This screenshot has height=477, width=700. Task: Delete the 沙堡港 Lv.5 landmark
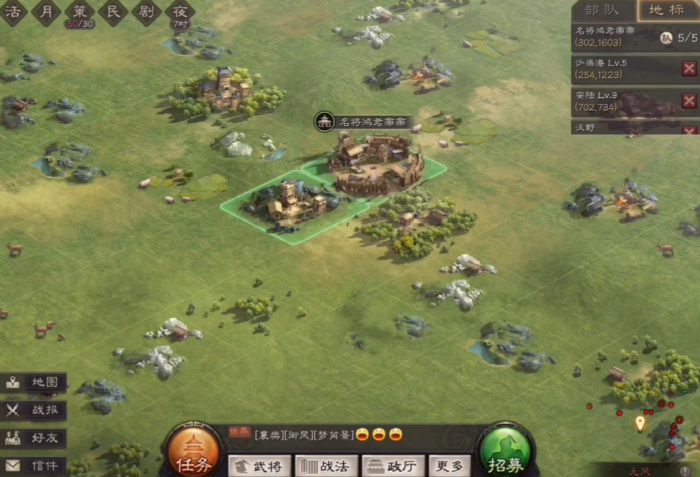click(x=689, y=68)
